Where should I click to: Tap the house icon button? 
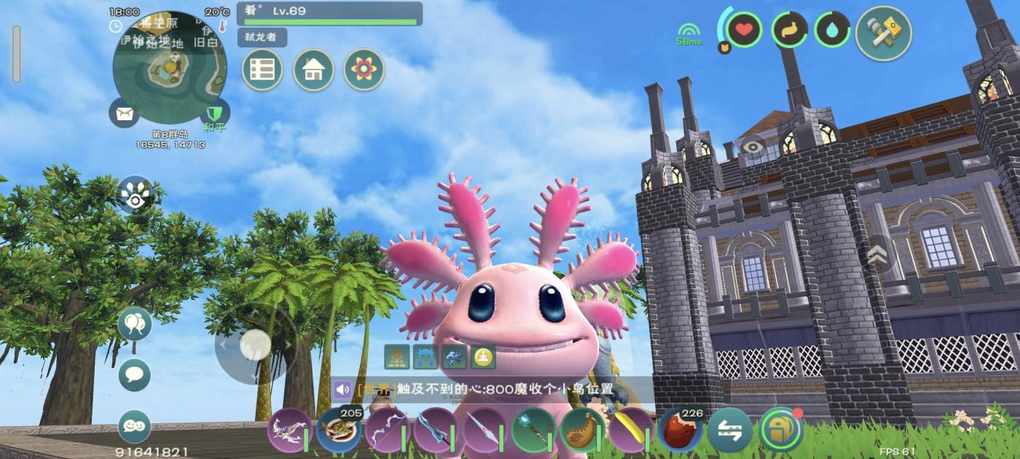pos(313,70)
